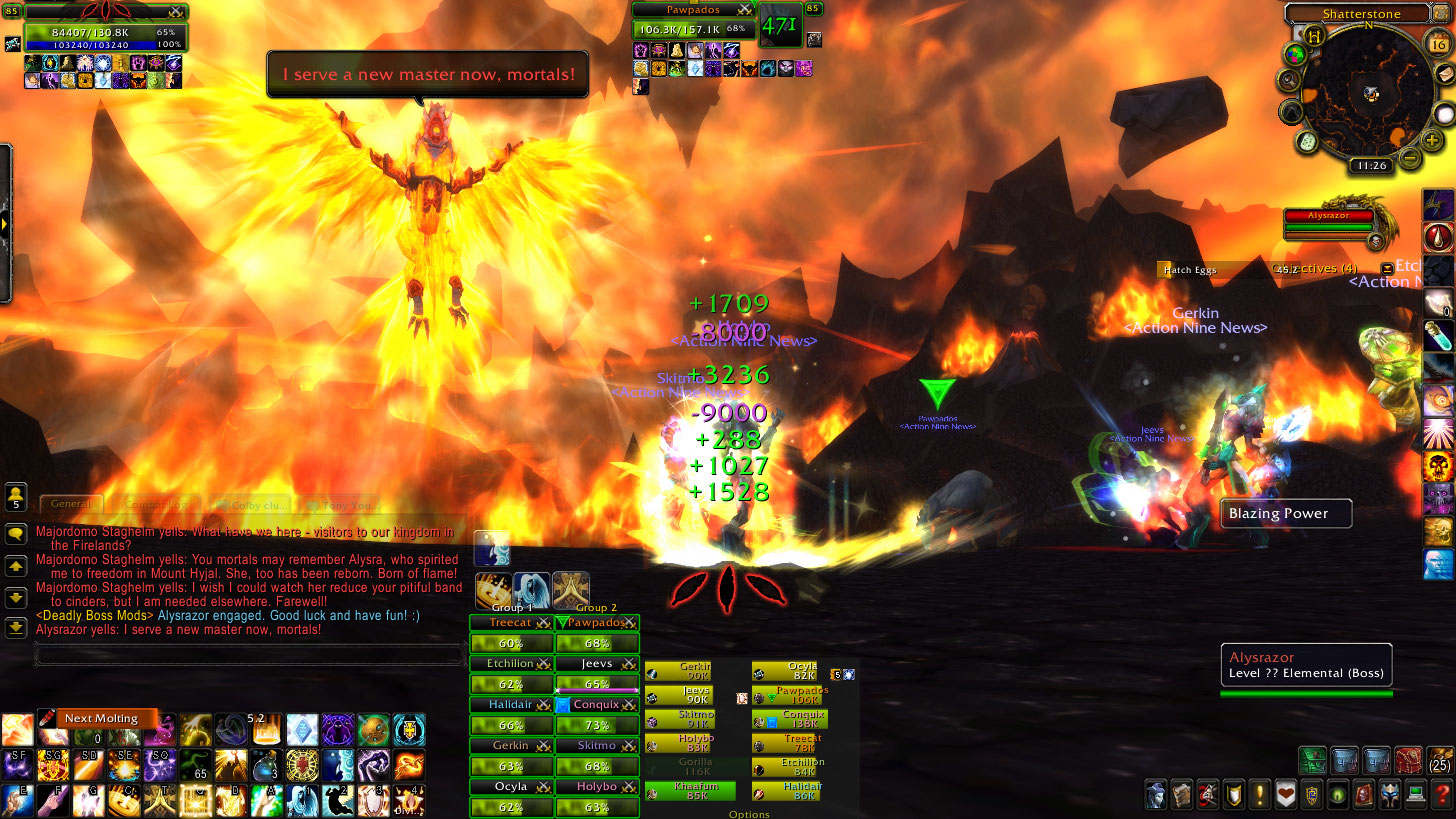This screenshot has width=1456, height=819.
Task: Choose Holybo in the Group 2 raid frame
Action: 597,787
